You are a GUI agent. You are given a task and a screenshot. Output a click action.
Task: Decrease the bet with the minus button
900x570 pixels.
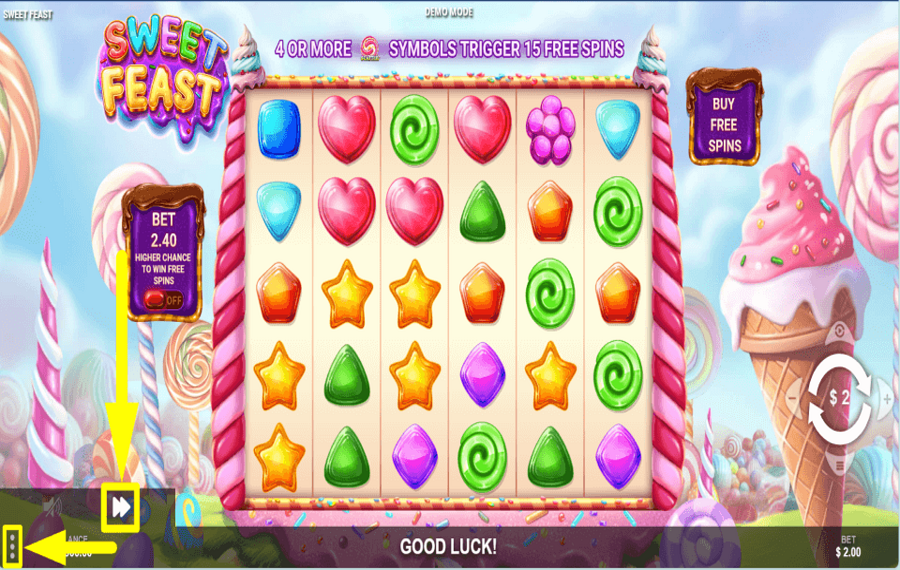(x=792, y=399)
